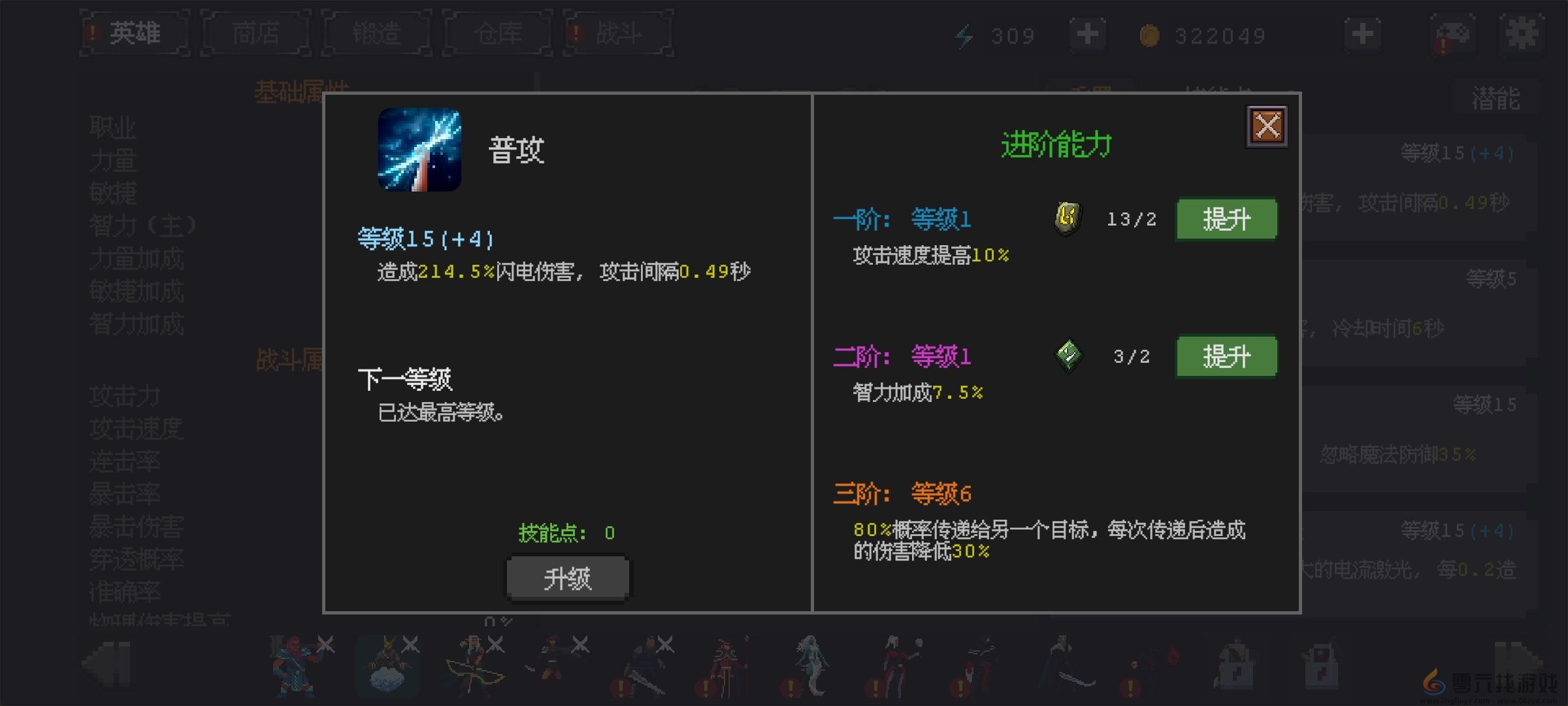Screen dimensions: 1568x706
Task: Open the settings gear icon top right
Action: (x=1522, y=34)
